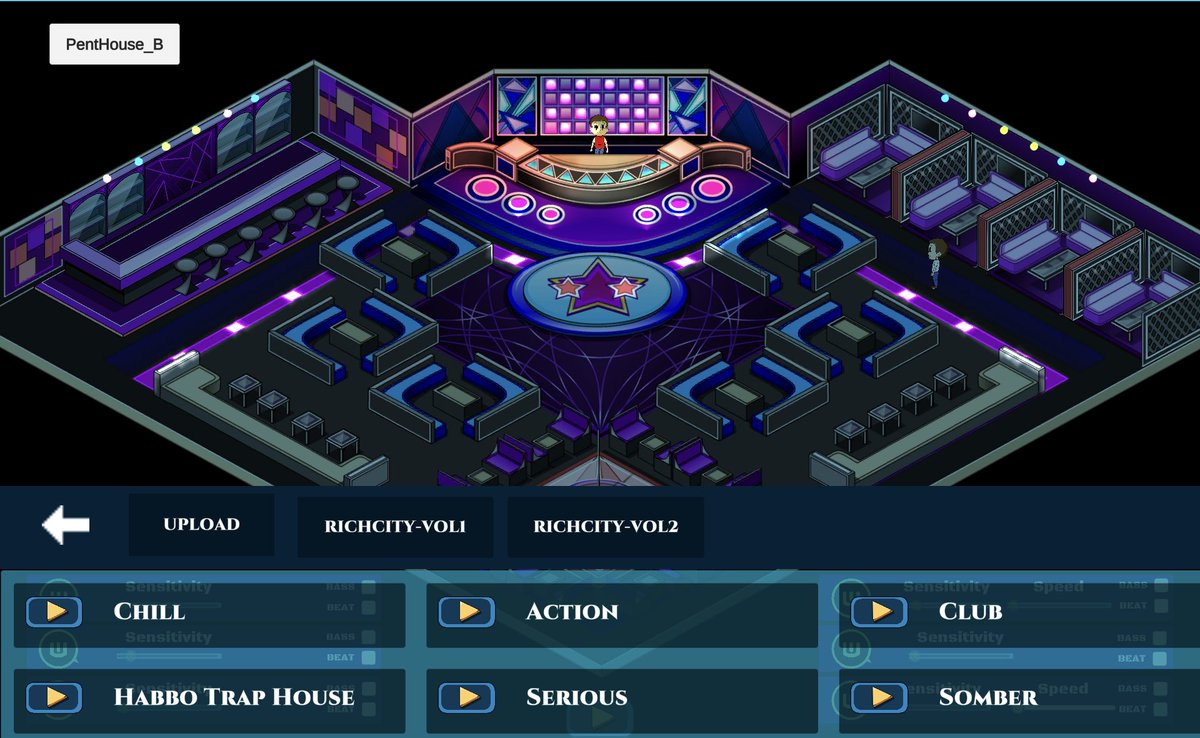Click the PentHouse_B room button
The width and height of the screenshot is (1200, 738).
114,45
